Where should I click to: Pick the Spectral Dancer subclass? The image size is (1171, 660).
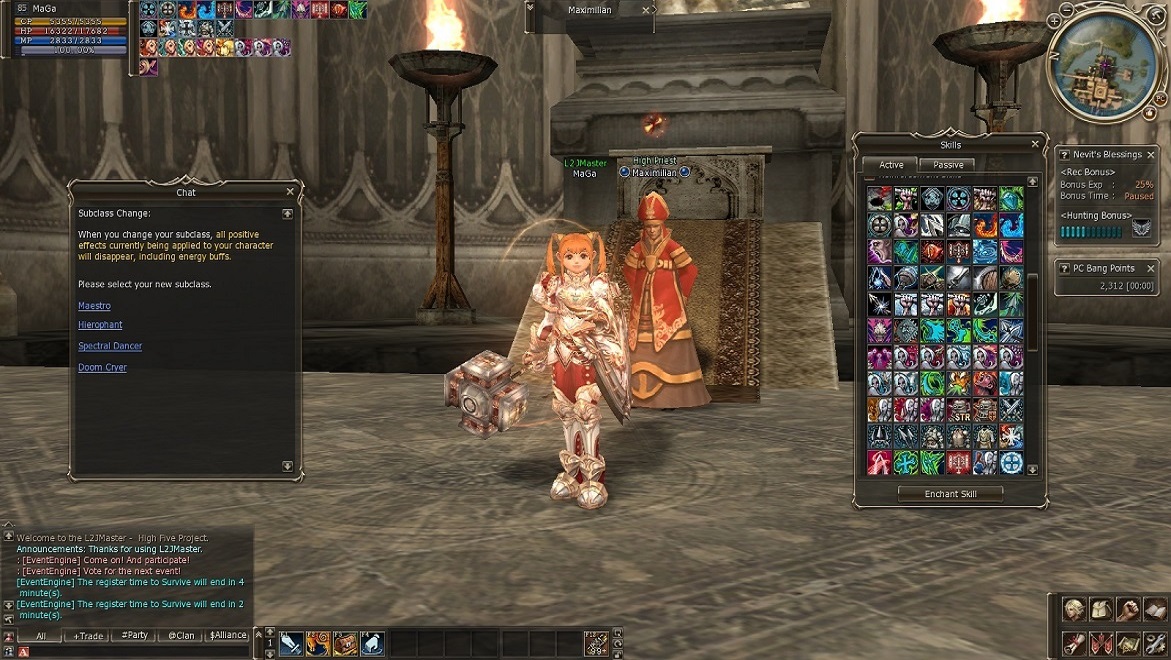tap(110, 346)
